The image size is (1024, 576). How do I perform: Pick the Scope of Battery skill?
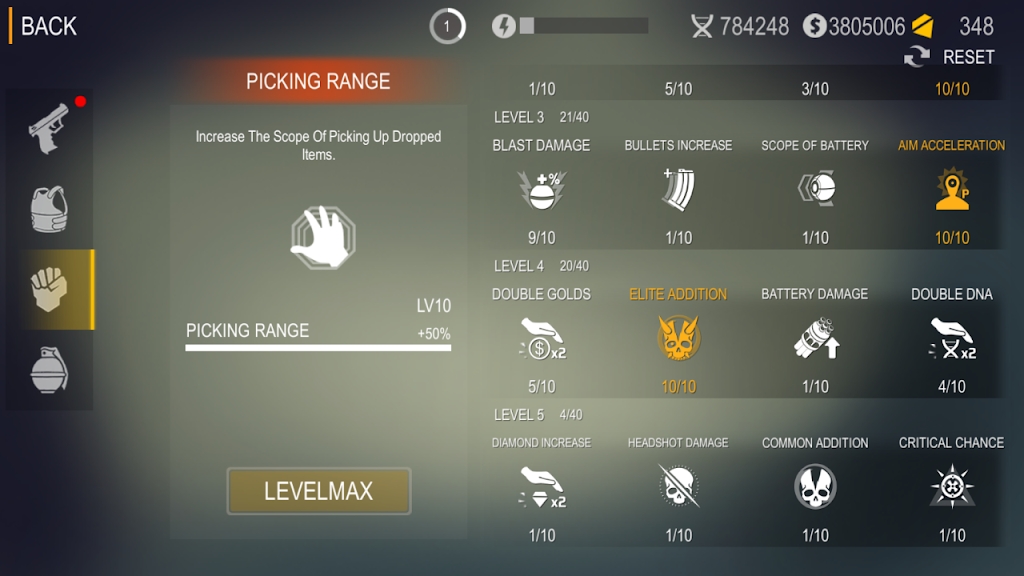815,189
